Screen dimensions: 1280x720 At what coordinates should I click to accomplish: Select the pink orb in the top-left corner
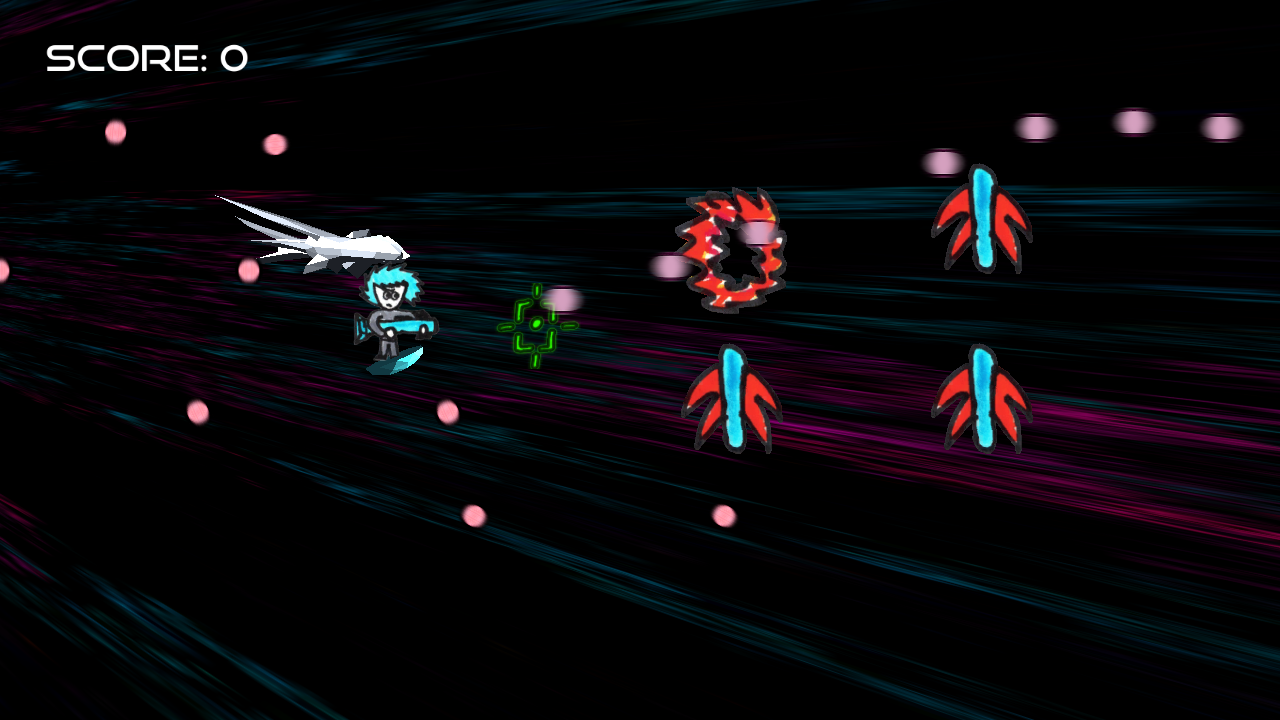click(x=115, y=131)
